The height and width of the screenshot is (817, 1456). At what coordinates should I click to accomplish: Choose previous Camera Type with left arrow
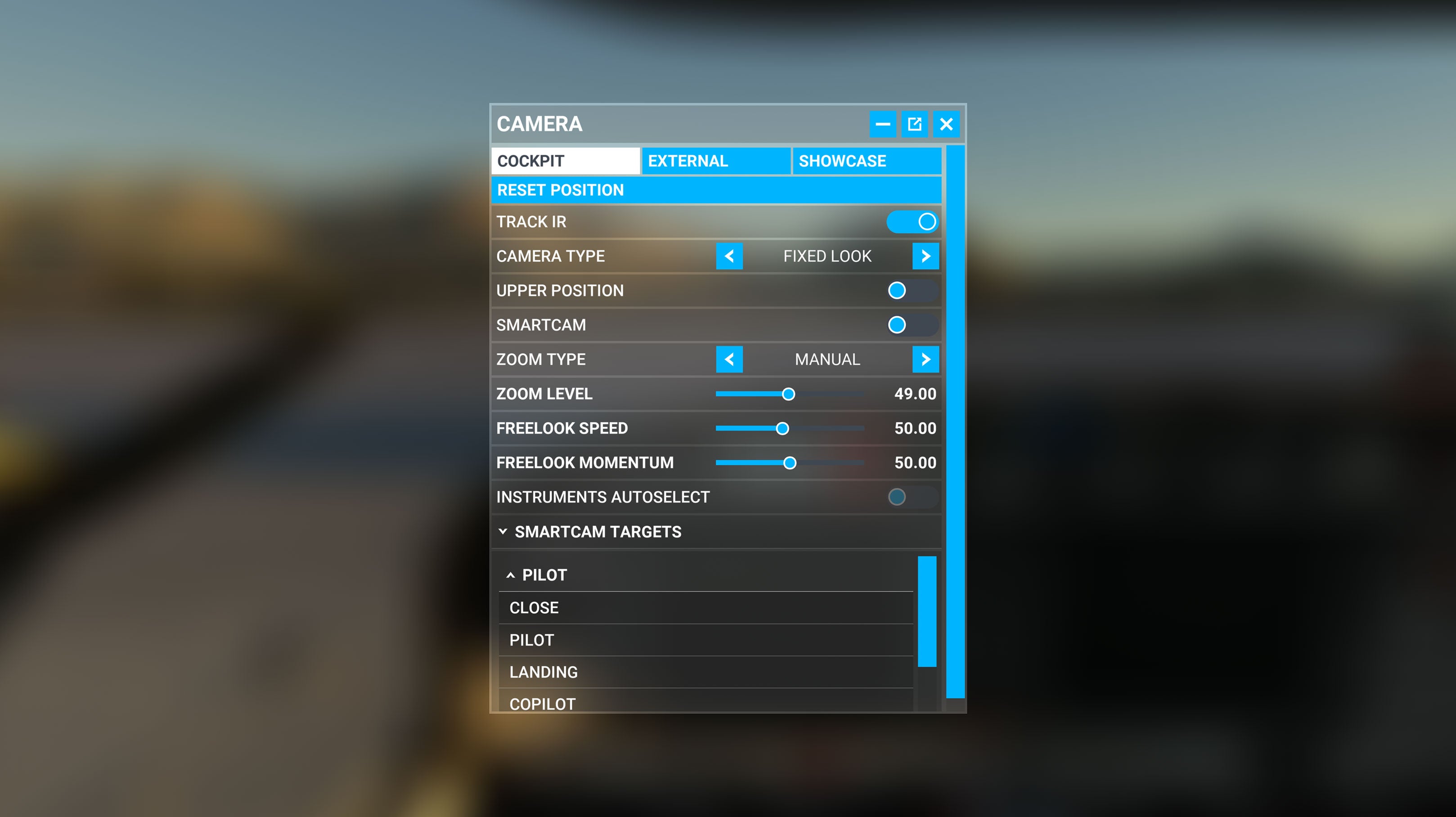(x=729, y=256)
